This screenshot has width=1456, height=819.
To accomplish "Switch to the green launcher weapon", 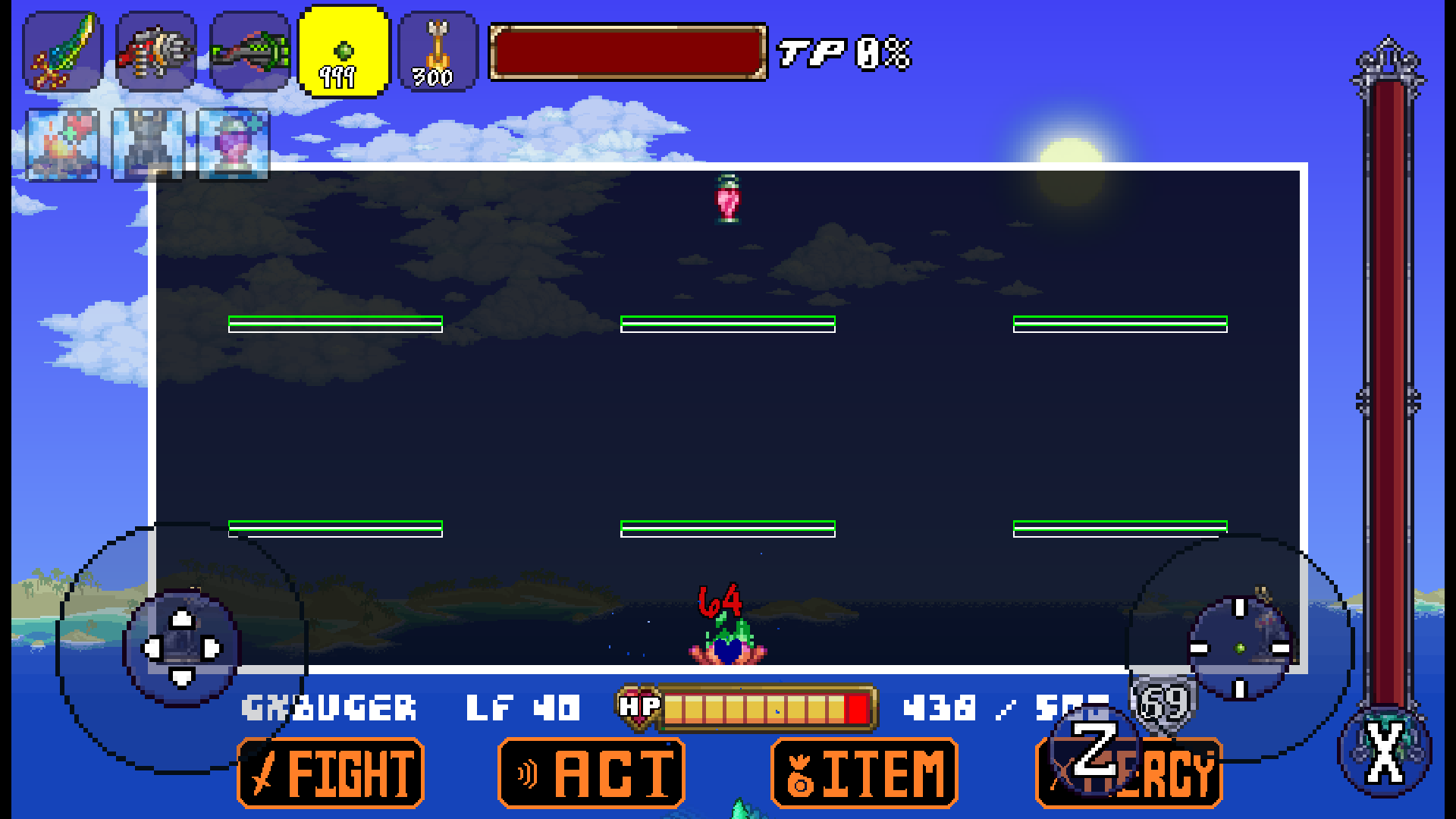I will point(250,52).
